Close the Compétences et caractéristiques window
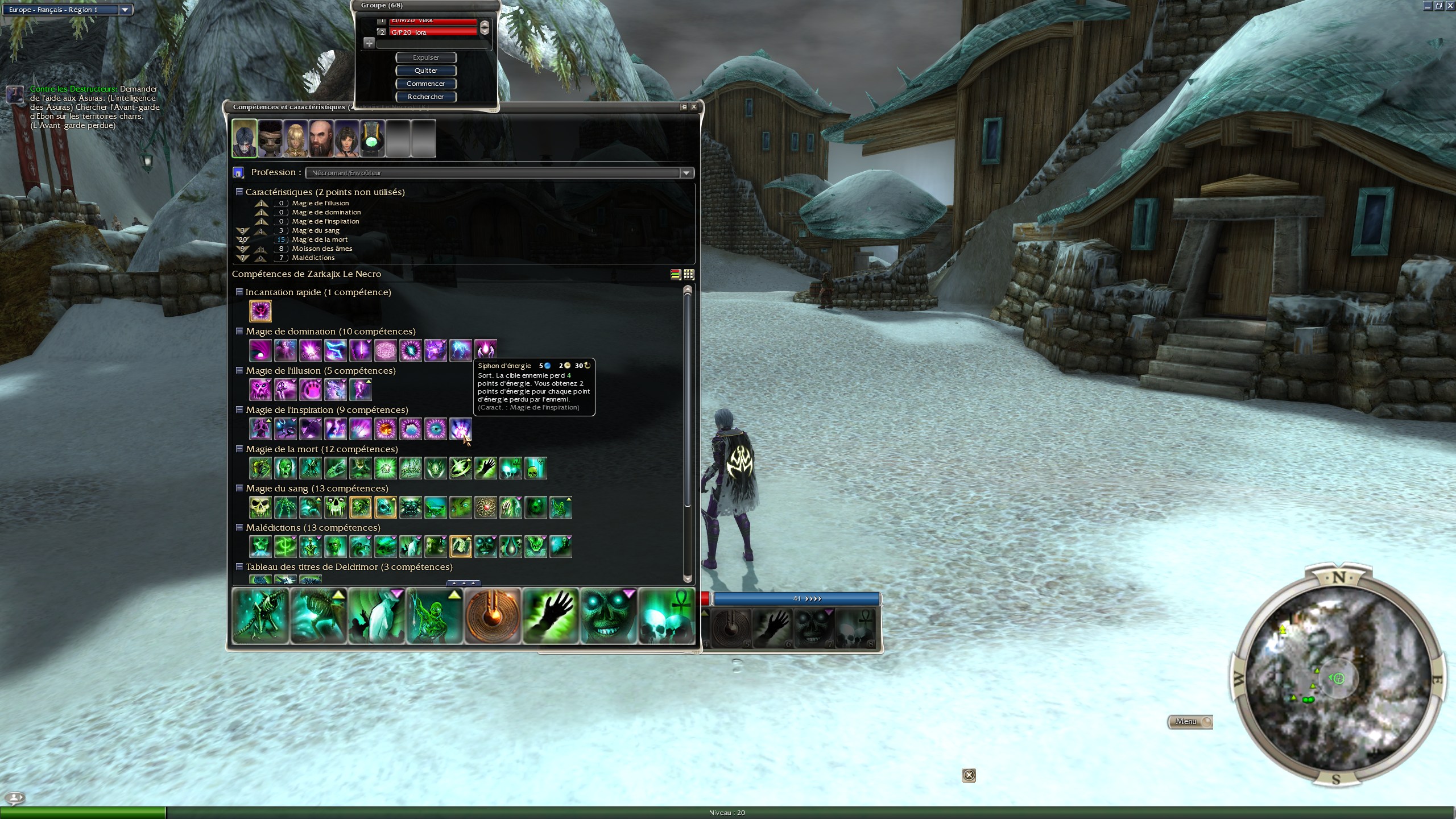This screenshot has height=819, width=1456. tap(694, 107)
